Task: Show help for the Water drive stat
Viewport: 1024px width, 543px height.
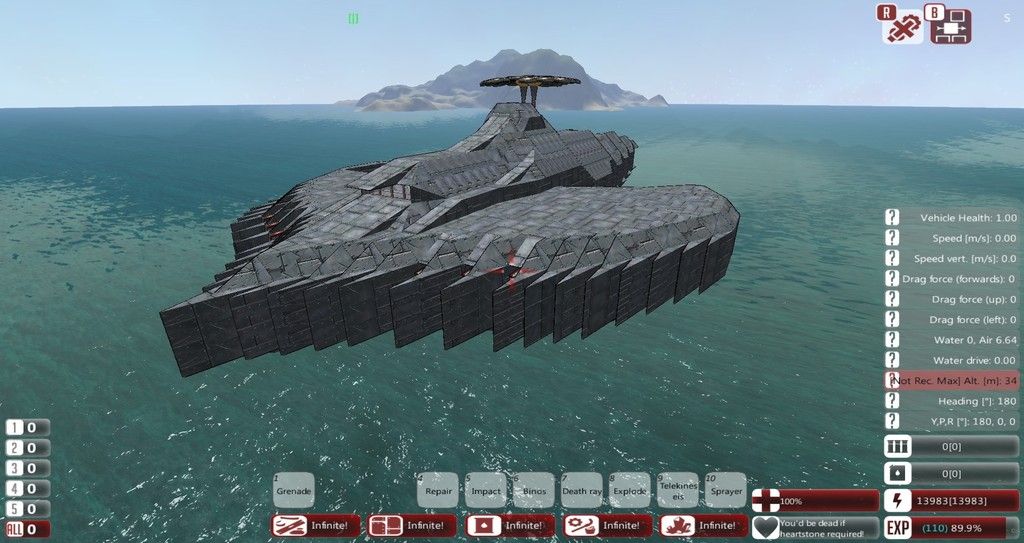Action: click(893, 360)
